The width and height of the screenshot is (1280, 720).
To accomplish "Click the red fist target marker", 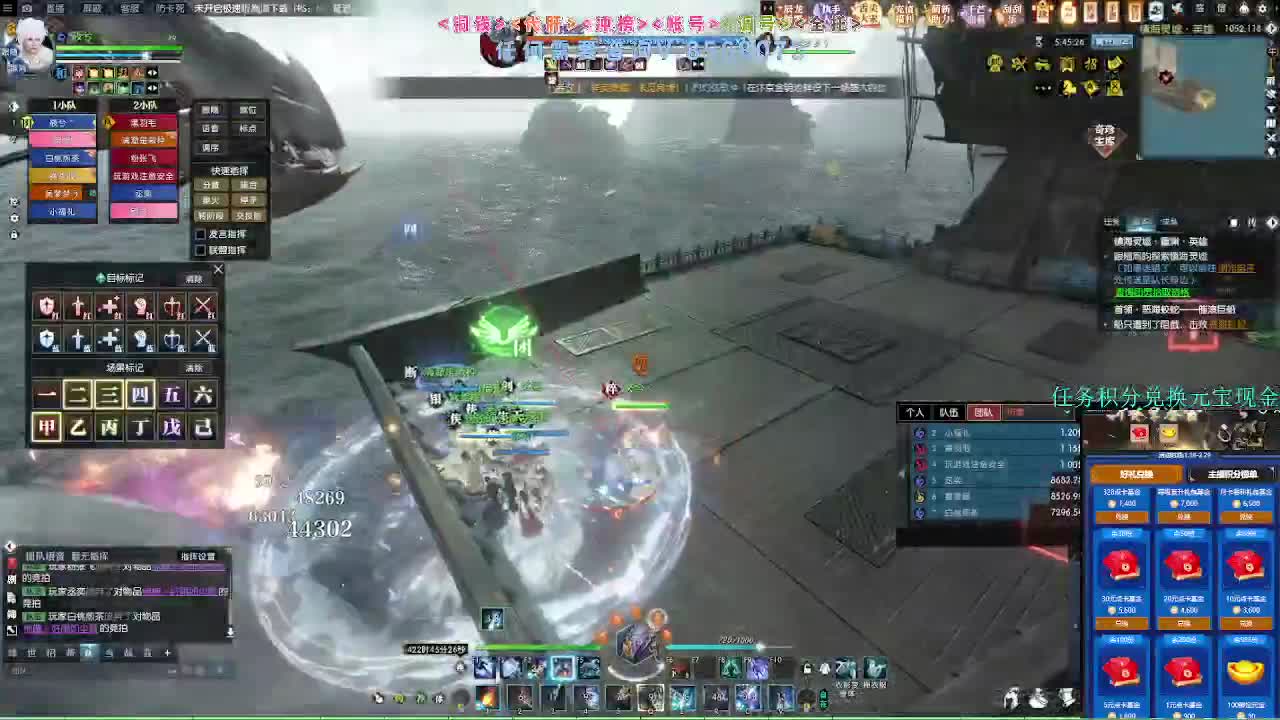I will click(x=141, y=307).
